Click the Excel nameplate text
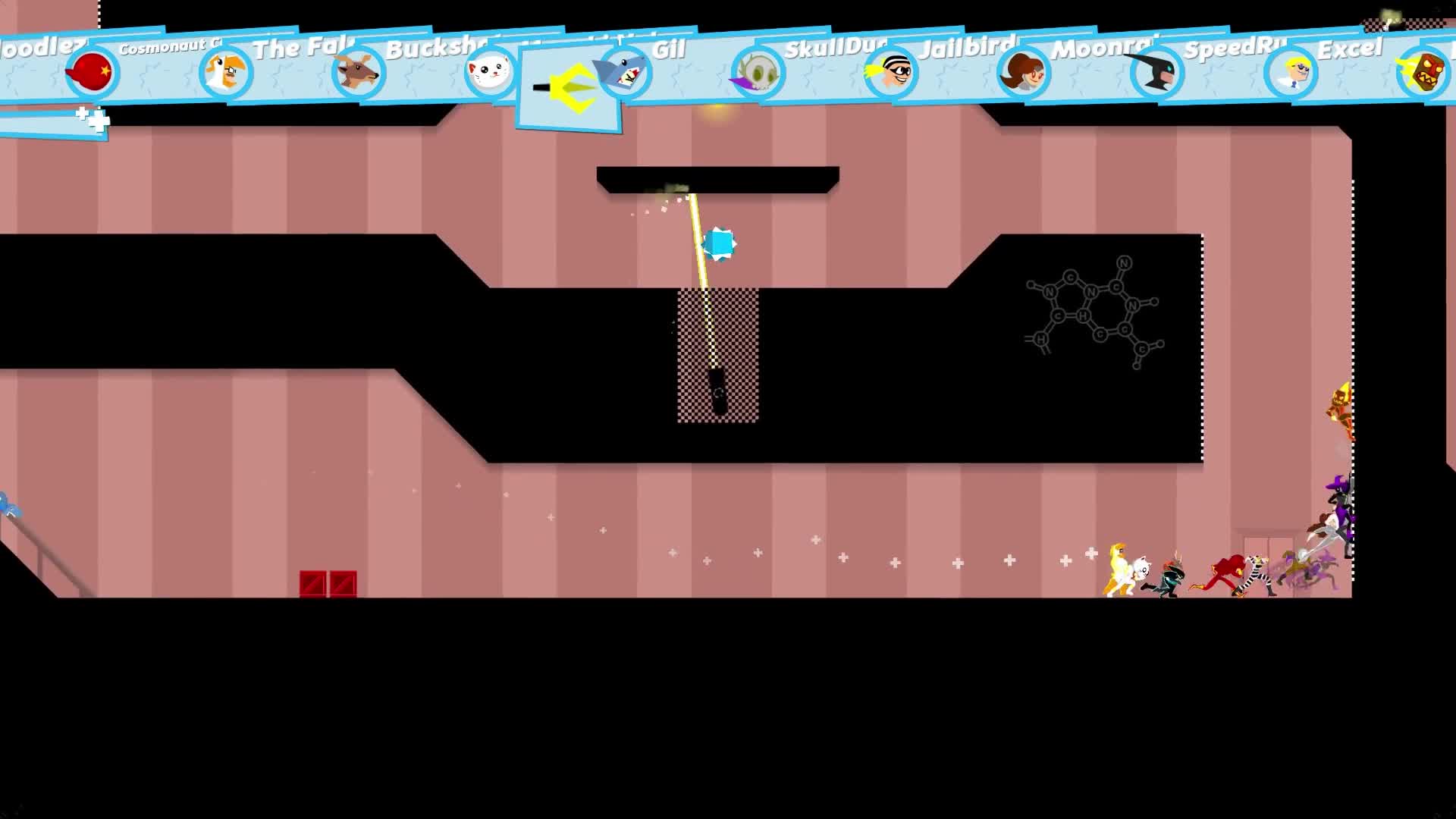 pyautogui.click(x=1350, y=49)
